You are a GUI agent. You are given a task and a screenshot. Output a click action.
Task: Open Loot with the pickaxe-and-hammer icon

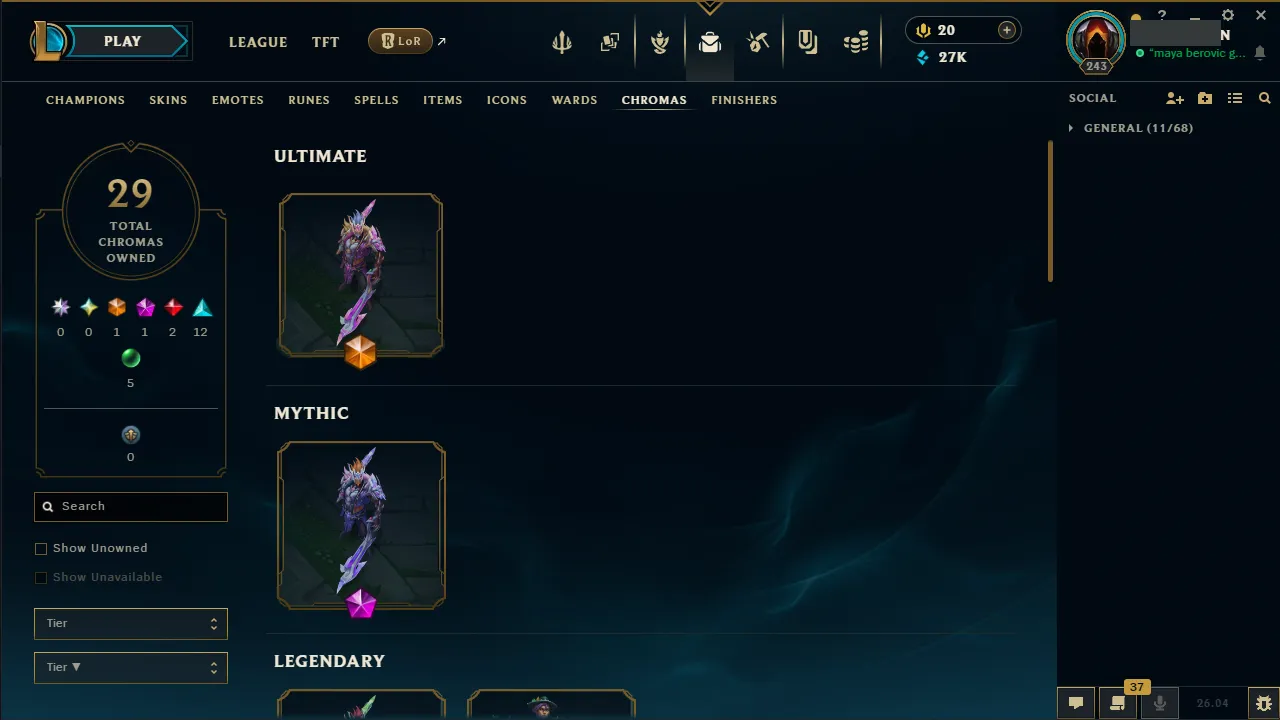point(758,41)
